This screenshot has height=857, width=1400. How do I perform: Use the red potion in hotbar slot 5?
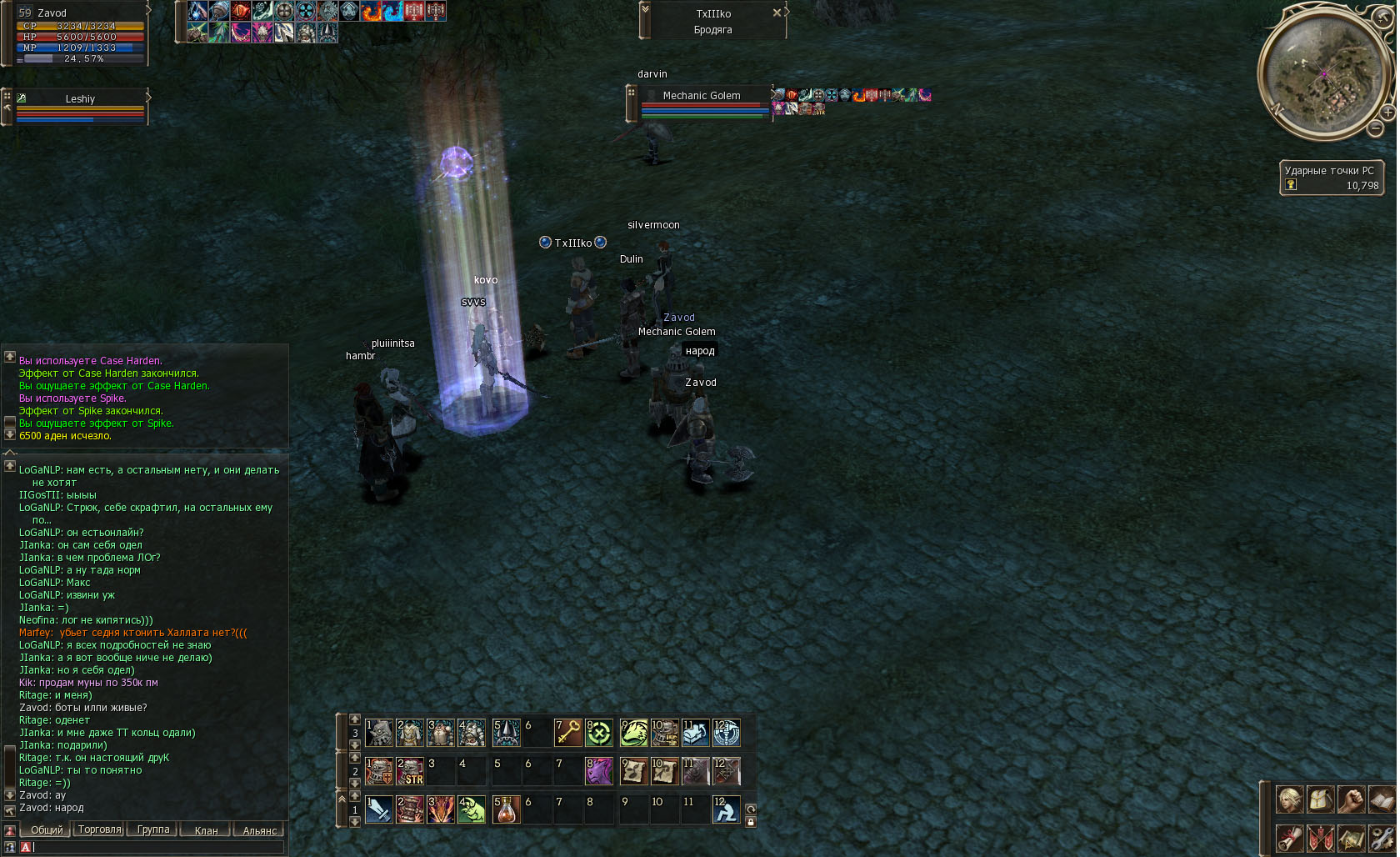click(506, 809)
